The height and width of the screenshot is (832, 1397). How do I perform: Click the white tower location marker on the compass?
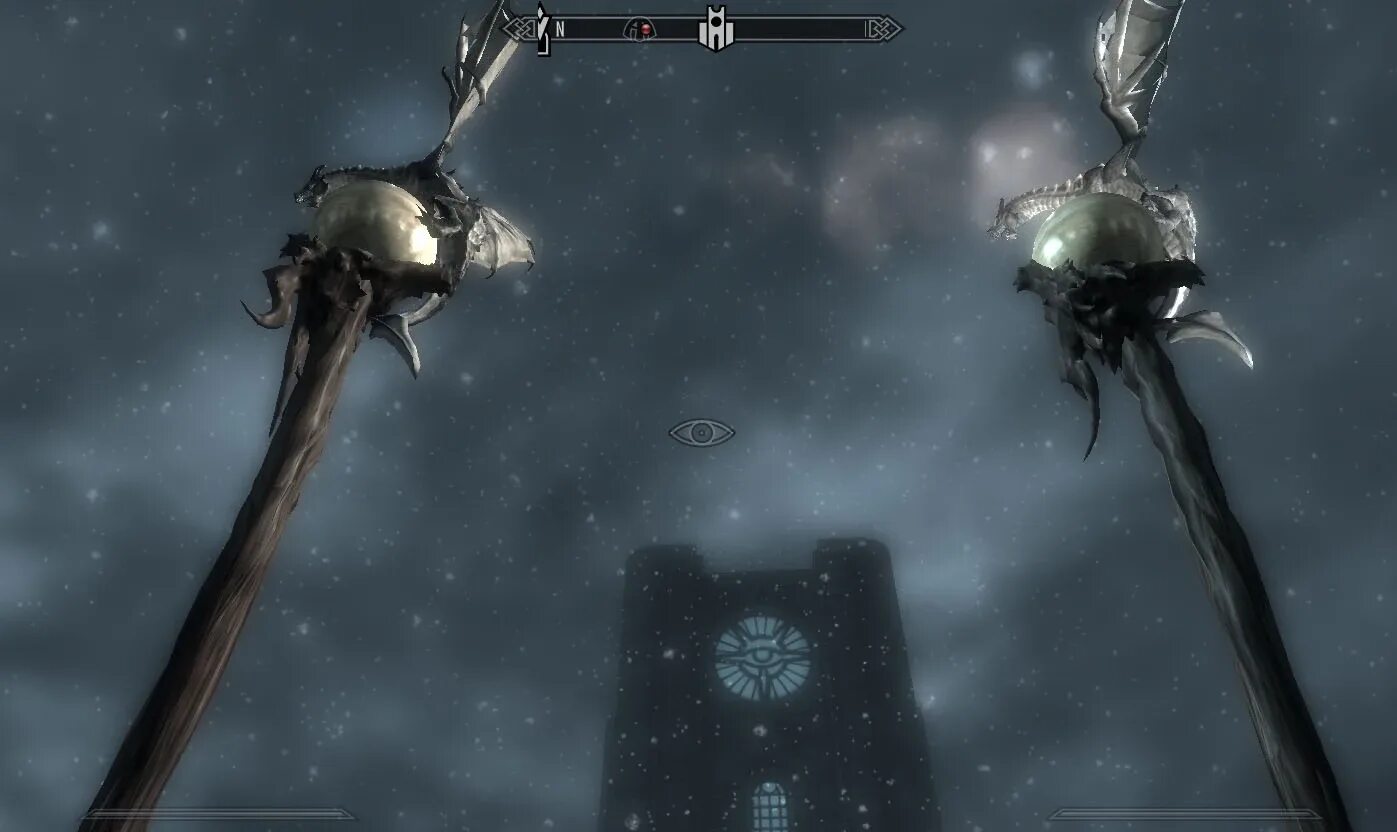(715, 29)
